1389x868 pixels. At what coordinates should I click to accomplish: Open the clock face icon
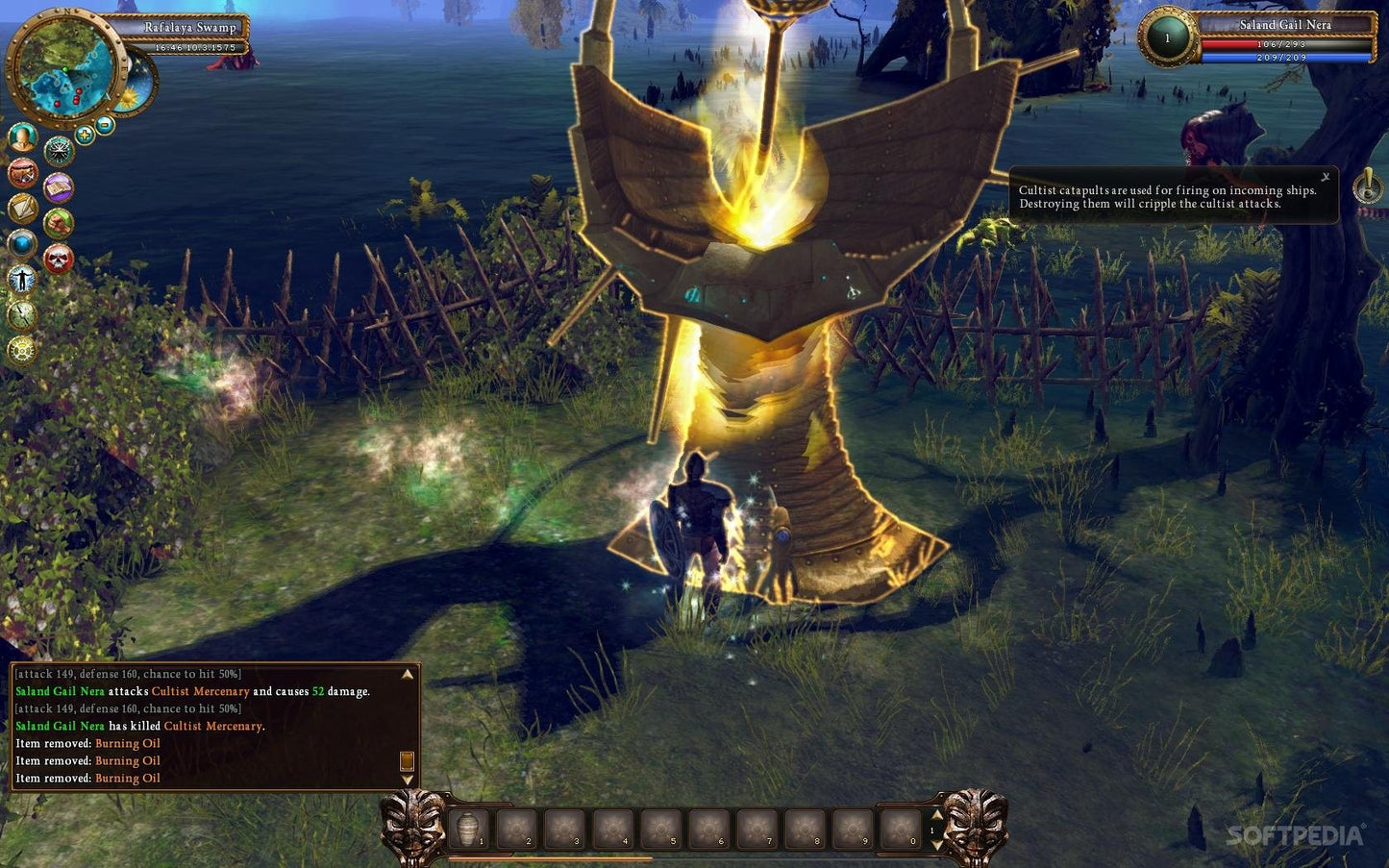tap(22, 314)
